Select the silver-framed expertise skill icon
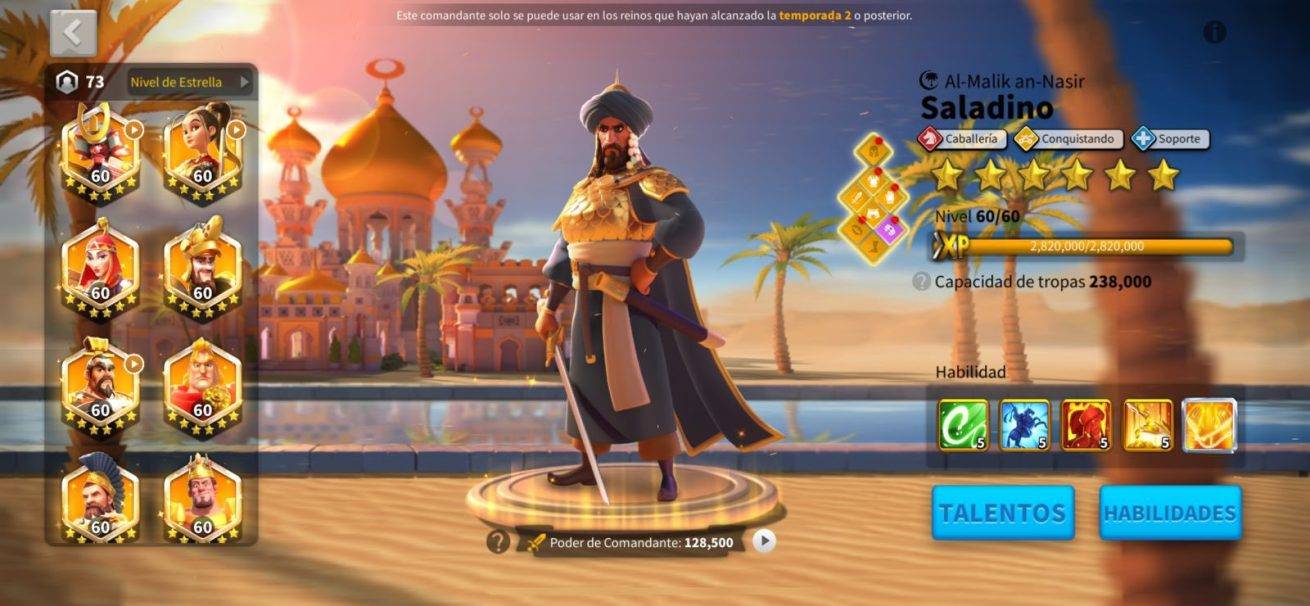The height and width of the screenshot is (606, 1310). coord(1210,425)
